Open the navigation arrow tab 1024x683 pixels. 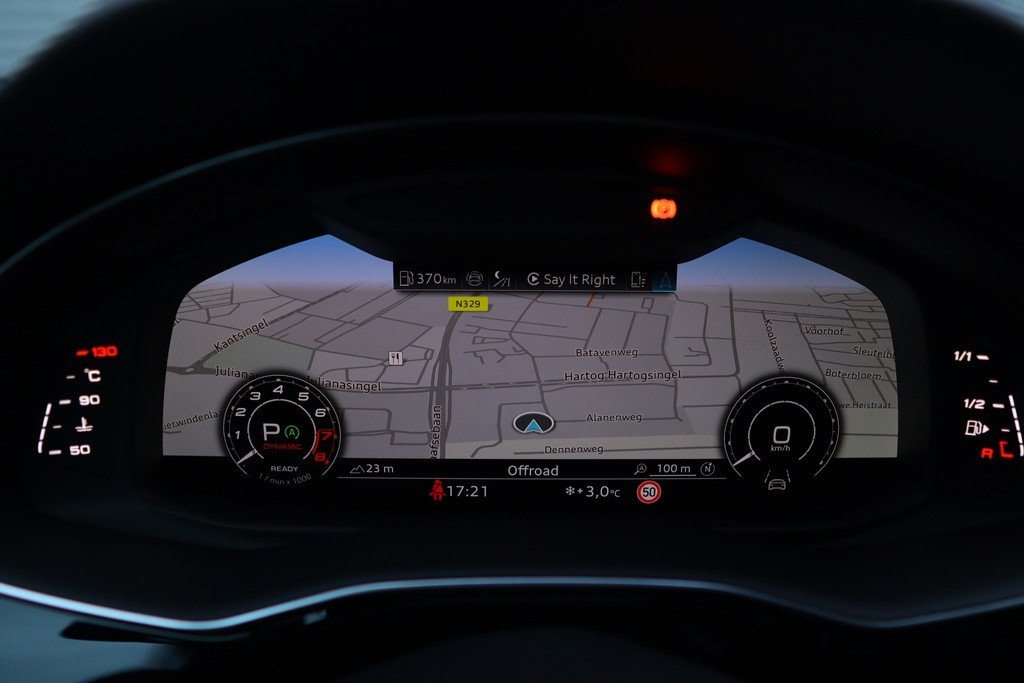663,280
